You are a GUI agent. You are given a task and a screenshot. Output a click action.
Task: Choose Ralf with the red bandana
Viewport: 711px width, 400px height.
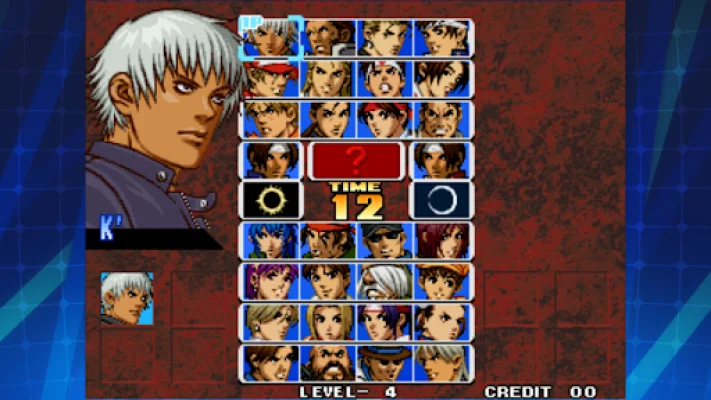(327, 241)
